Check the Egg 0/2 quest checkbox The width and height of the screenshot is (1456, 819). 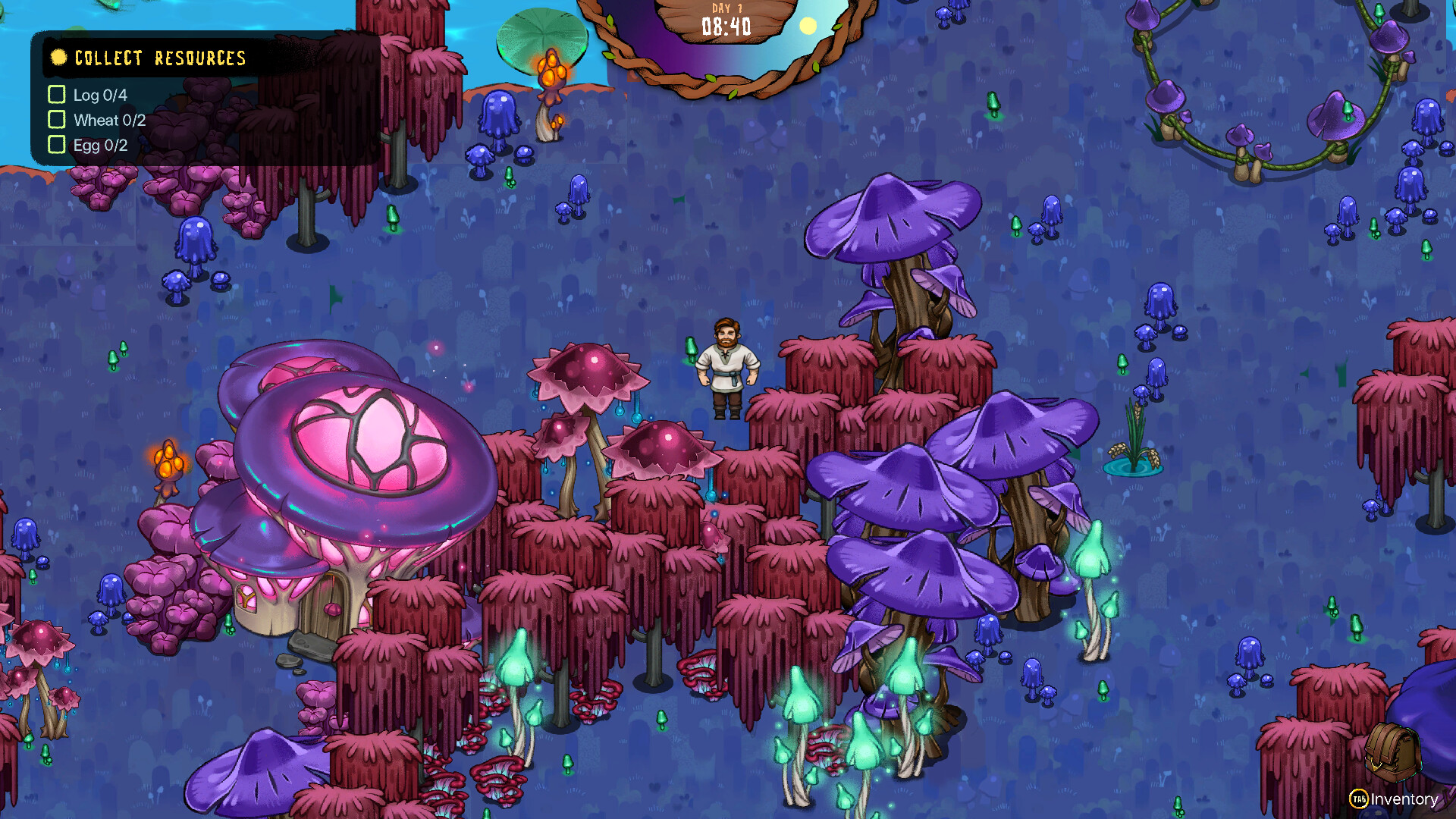click(57, 145)
